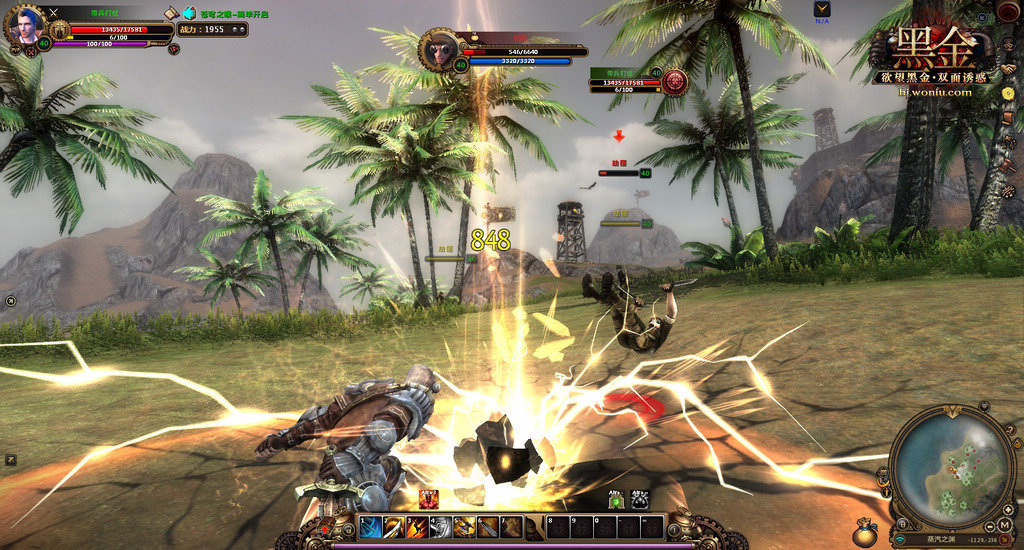Select the dark brown skill in slot 7

click(x=510, y=527)
